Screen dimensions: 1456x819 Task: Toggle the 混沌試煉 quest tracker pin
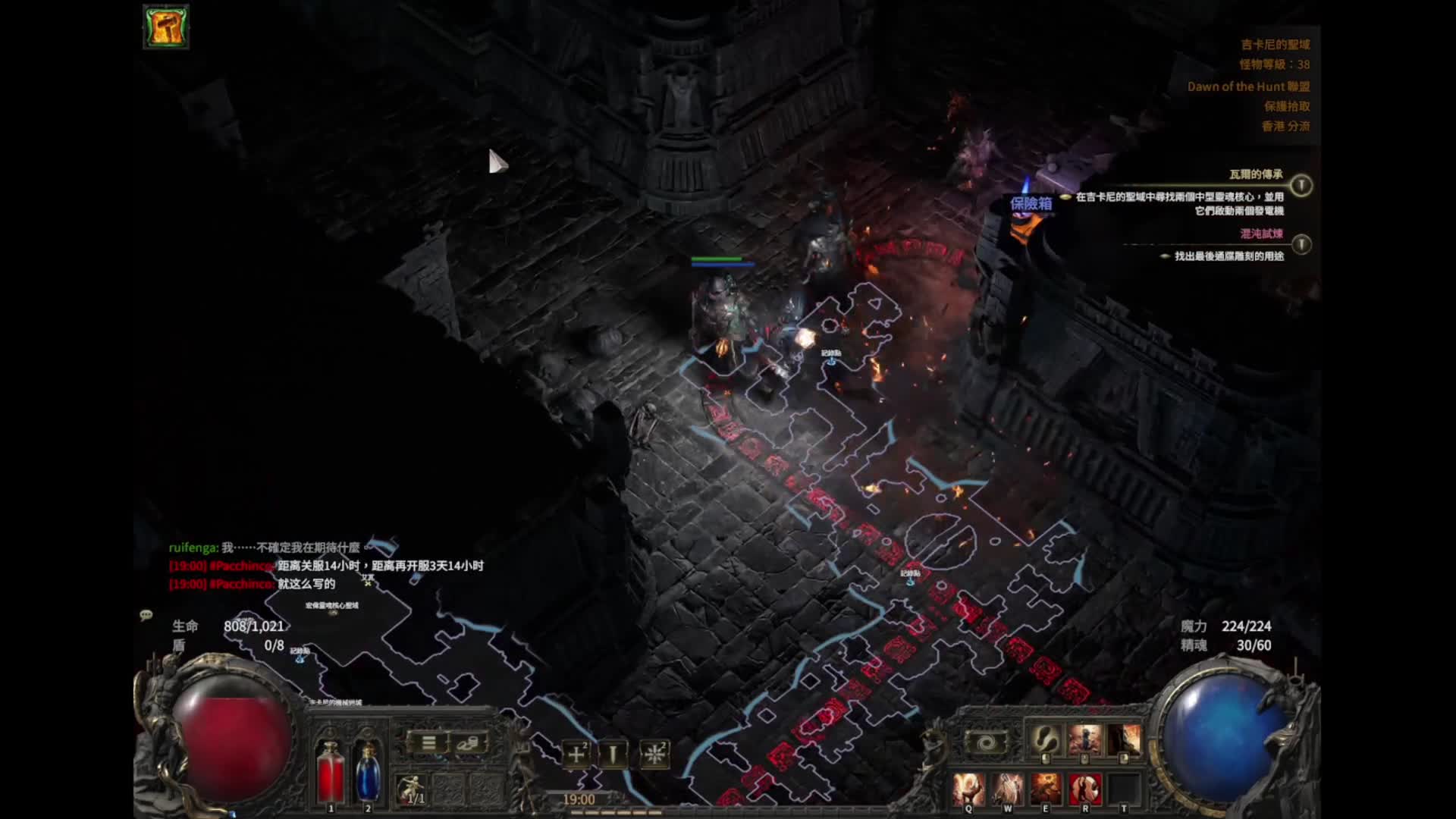1301,244
